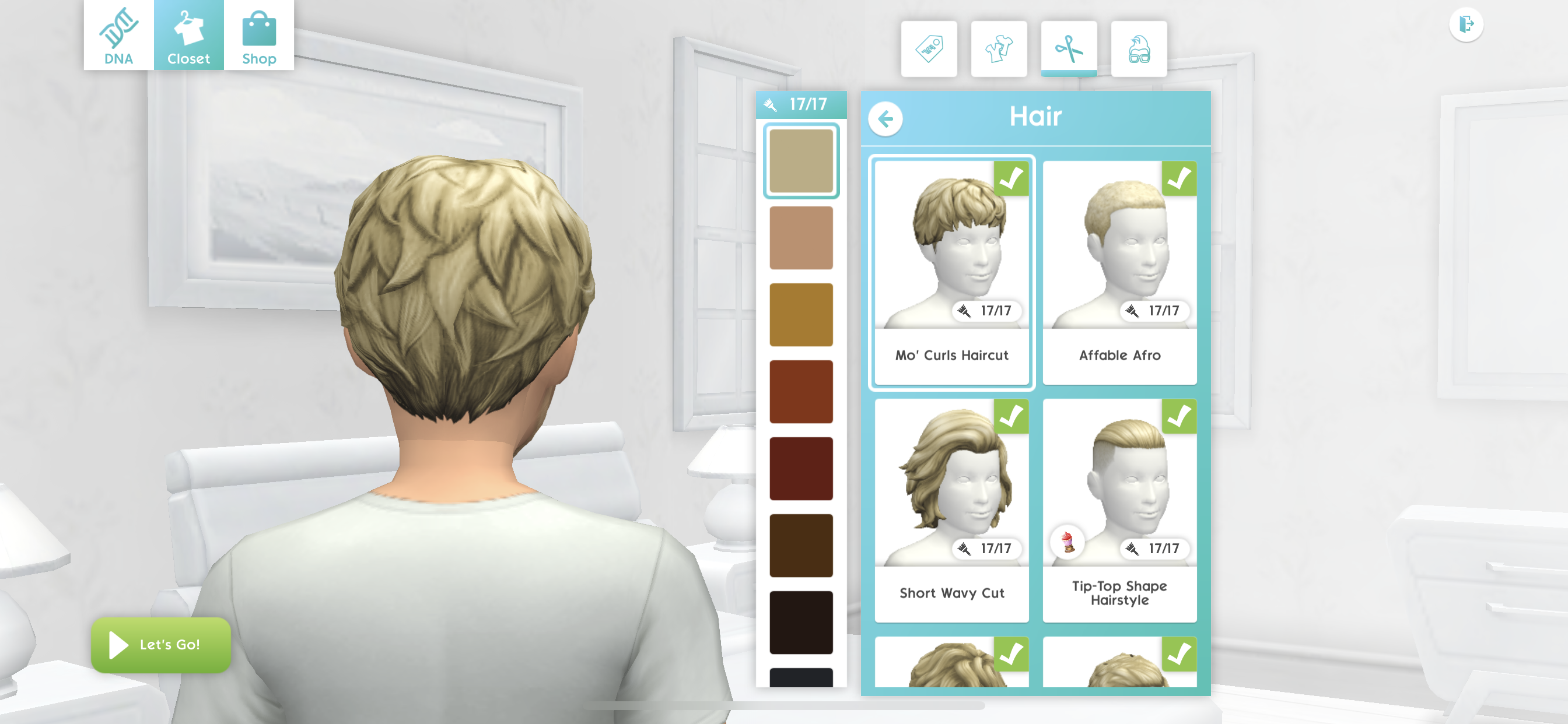Select the Affable Afro hairstyle

click(x=1119, y=271)
